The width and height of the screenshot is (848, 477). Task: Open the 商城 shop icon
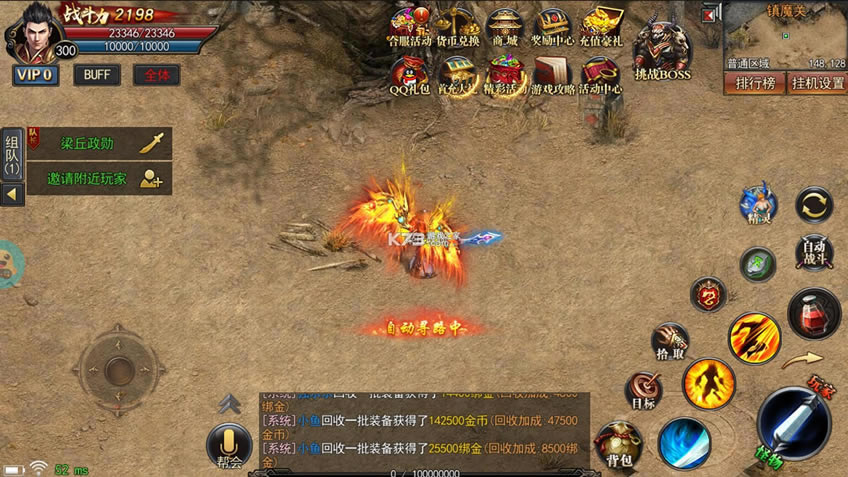504,28
